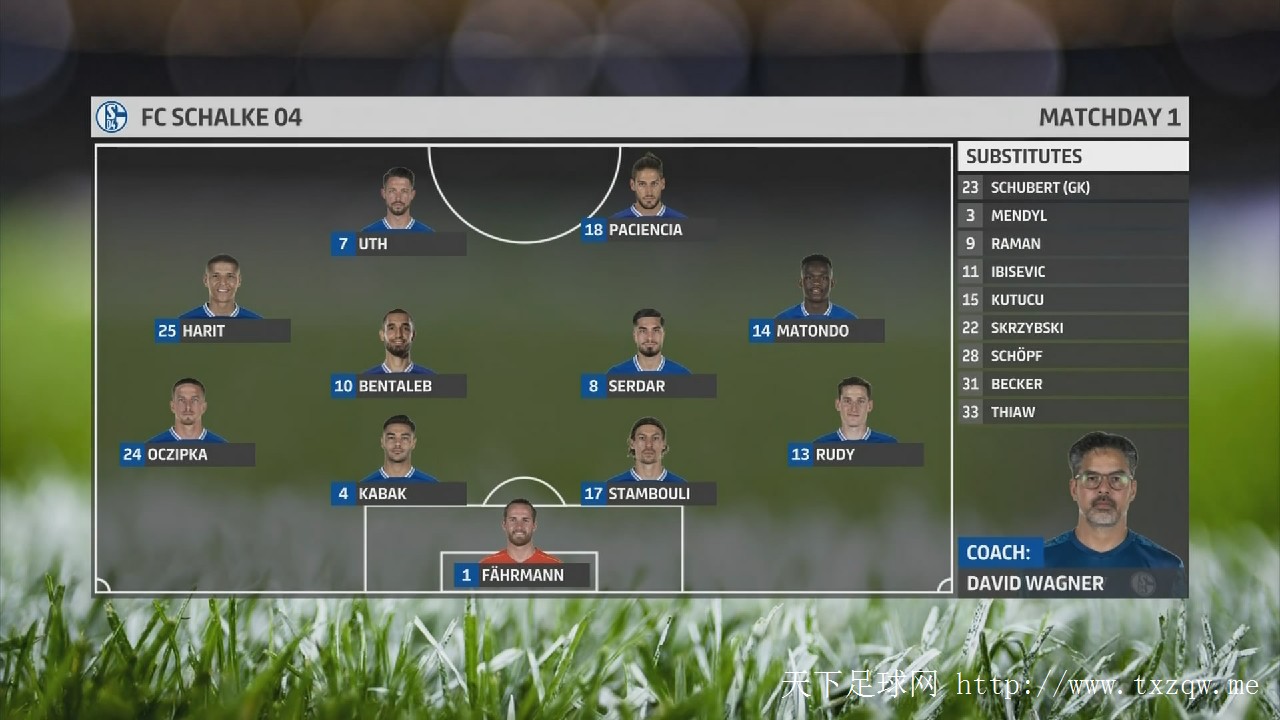Choose Kutucu from the substitutes
Image resolution: width=1280 pixels, height=720 pixels.
[1073, 300]
